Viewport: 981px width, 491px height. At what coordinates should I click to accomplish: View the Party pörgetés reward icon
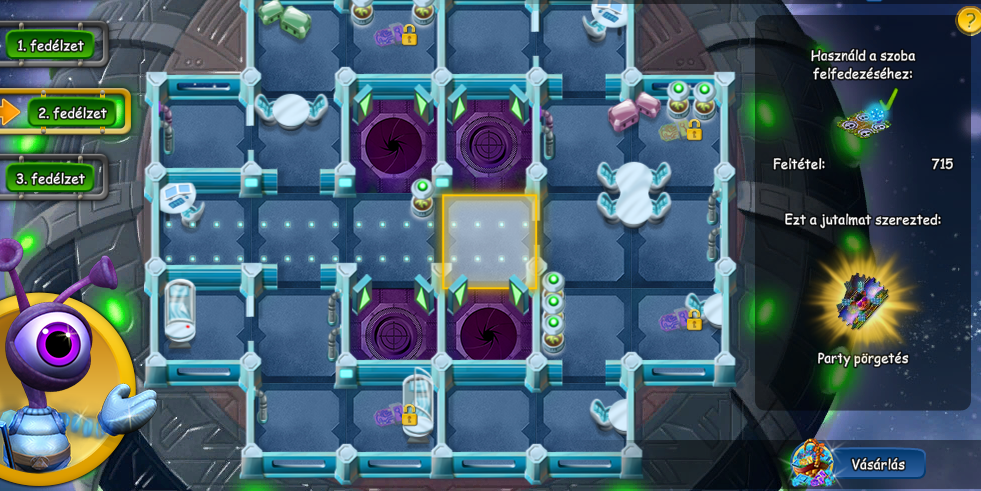[x=861, y=299]
